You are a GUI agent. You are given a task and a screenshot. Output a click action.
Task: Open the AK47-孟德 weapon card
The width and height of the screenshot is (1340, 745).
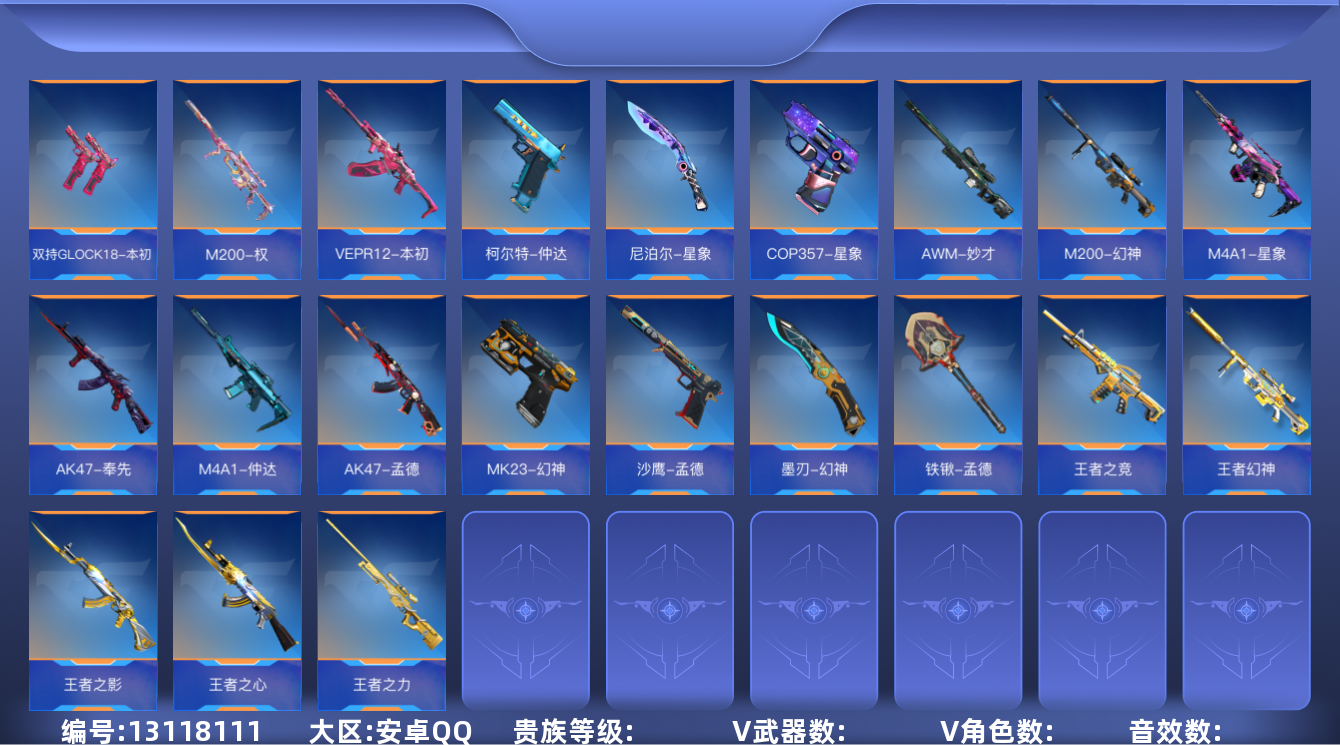(x=381, y=395)
